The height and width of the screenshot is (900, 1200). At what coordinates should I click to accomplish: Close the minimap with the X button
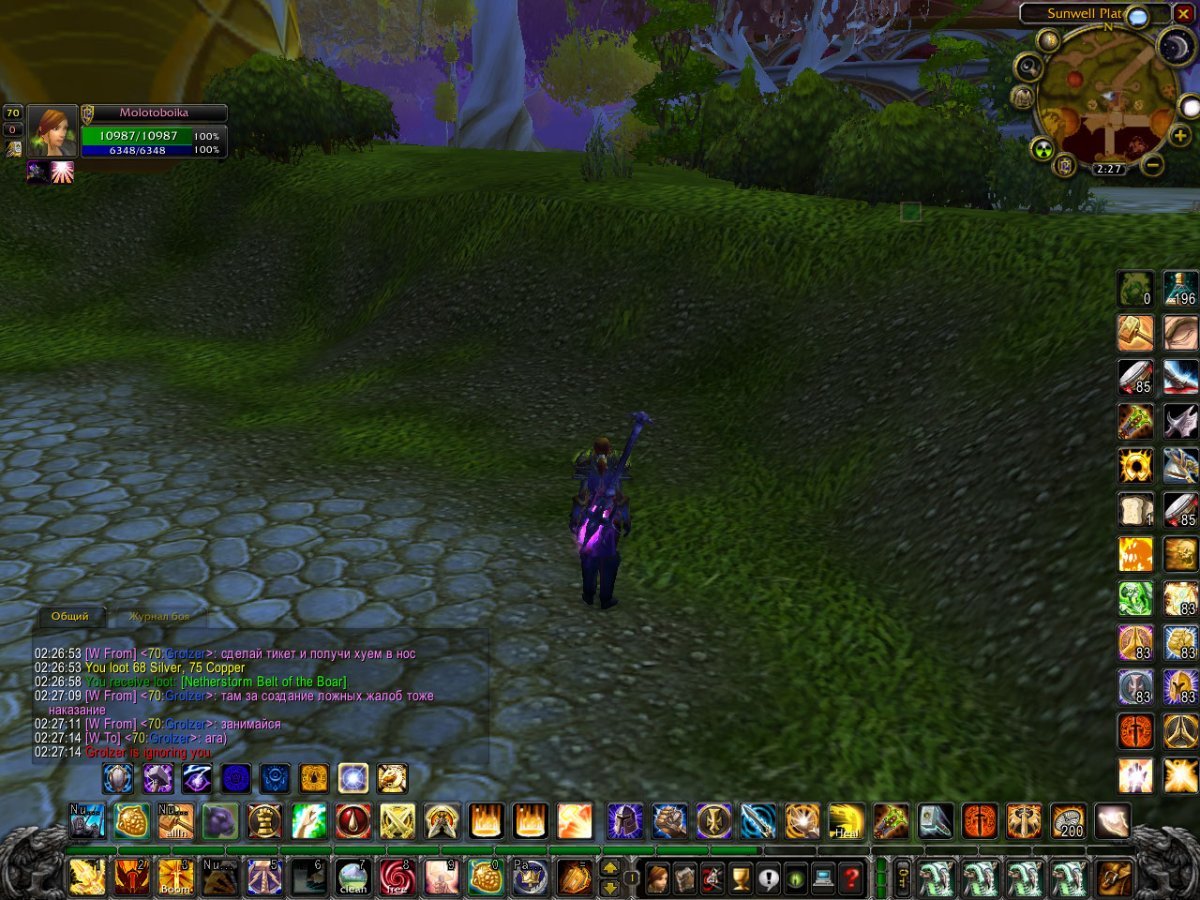(x=1183, y=14)
